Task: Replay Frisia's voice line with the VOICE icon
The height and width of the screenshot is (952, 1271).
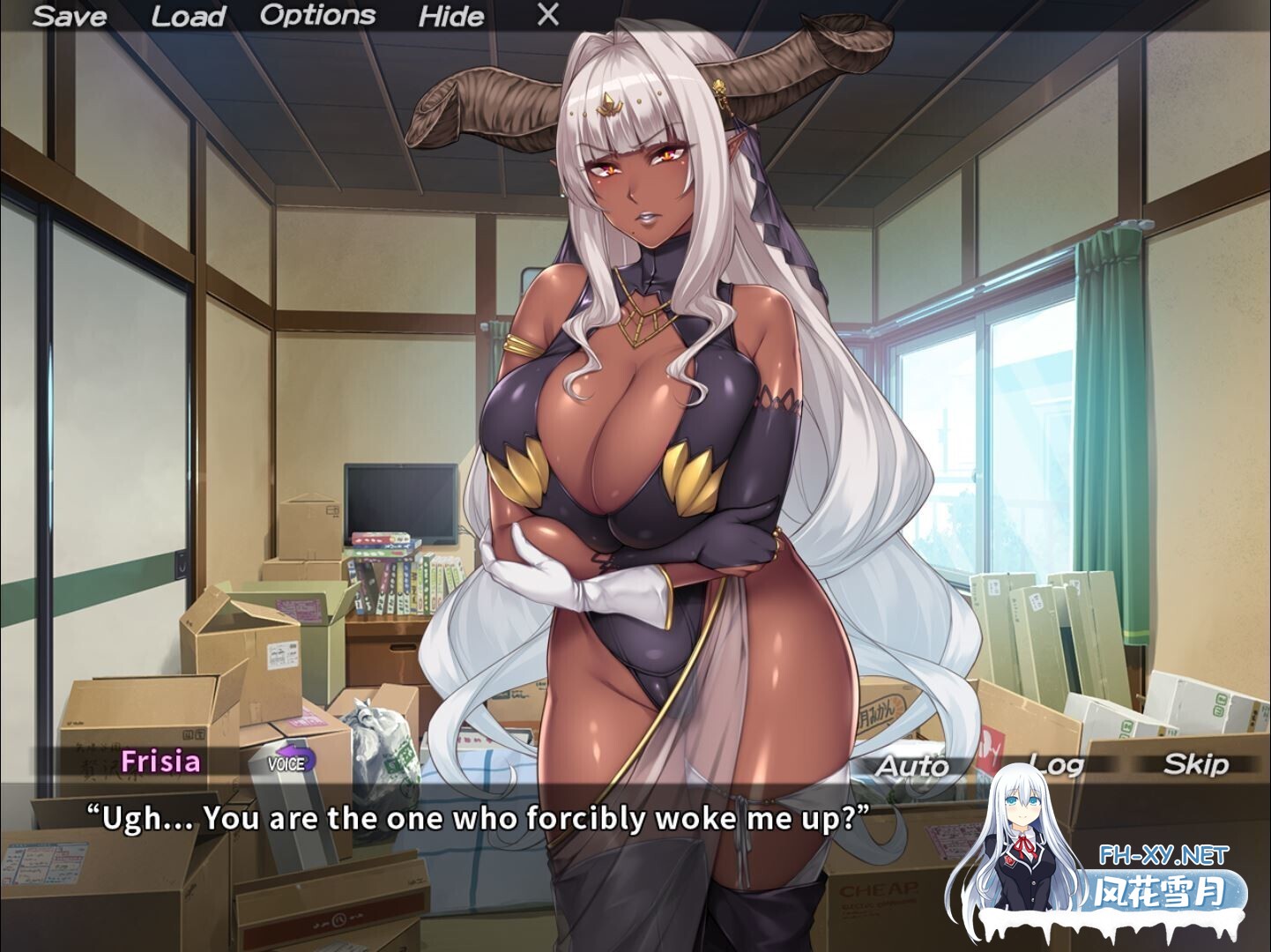Action: click(x=287, y=763)
